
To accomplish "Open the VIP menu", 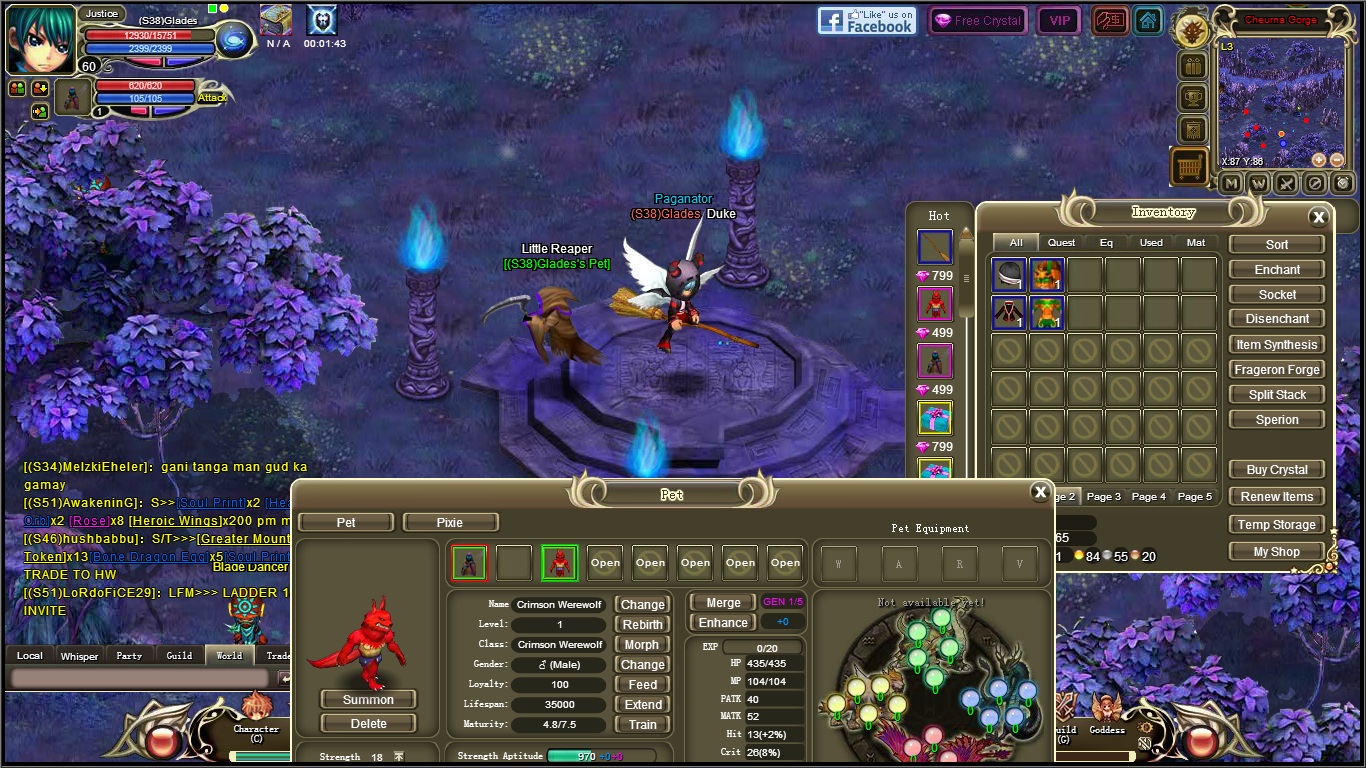I will coord(1059,21).
